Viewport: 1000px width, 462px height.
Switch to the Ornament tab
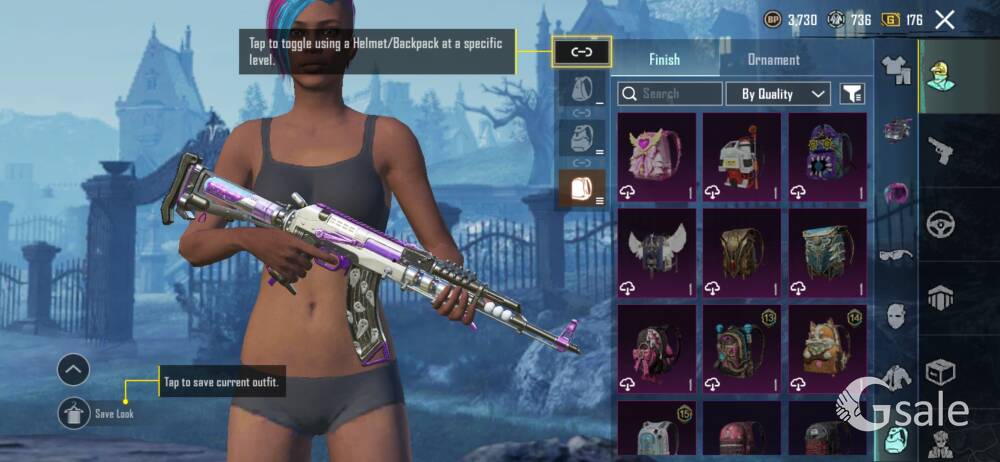tap(773, 59)
